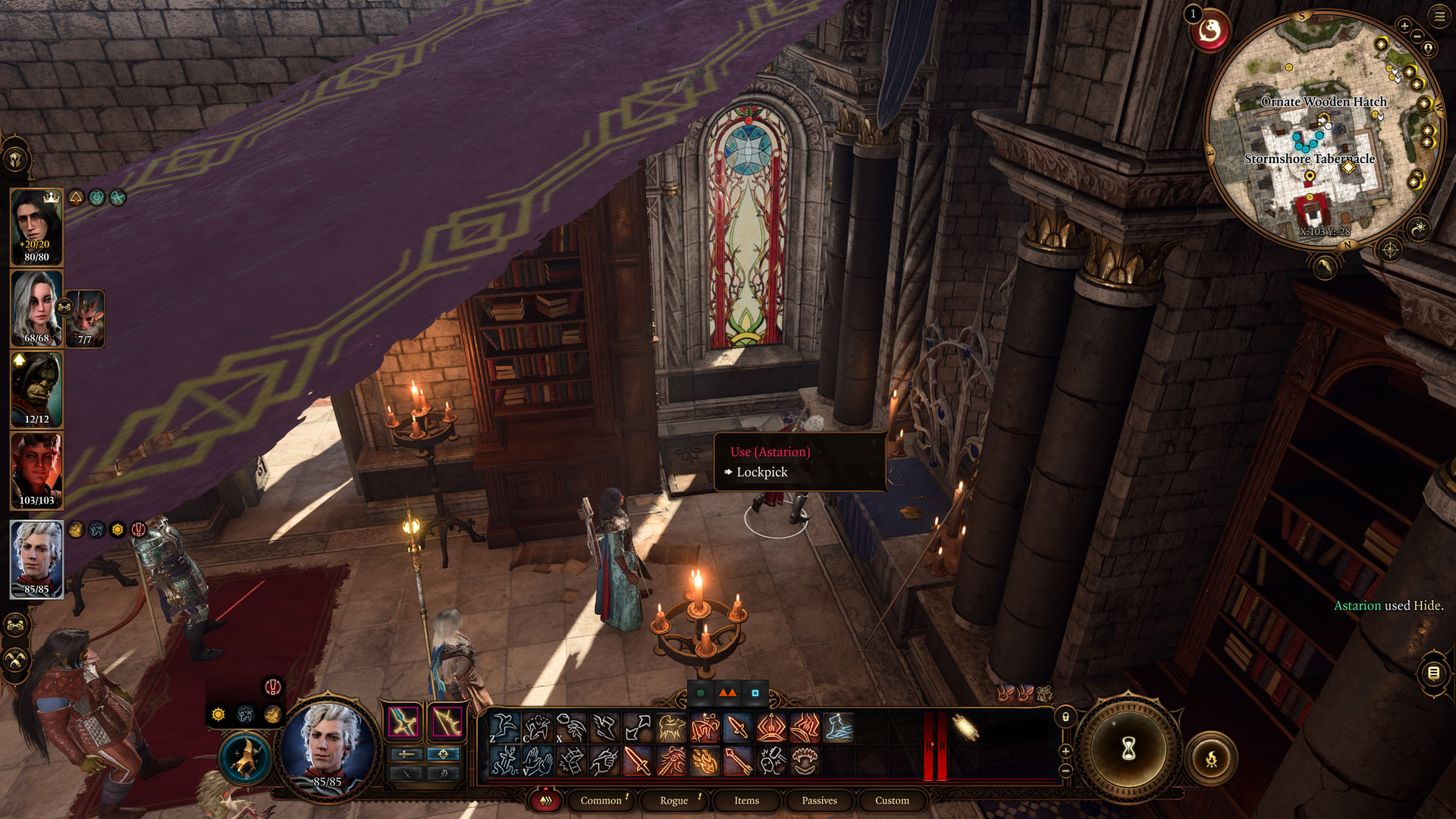Show the Passives hotbar tab
Image resolution: width=1456 pixels, height=819 pixels.
(x=819, y=800)
